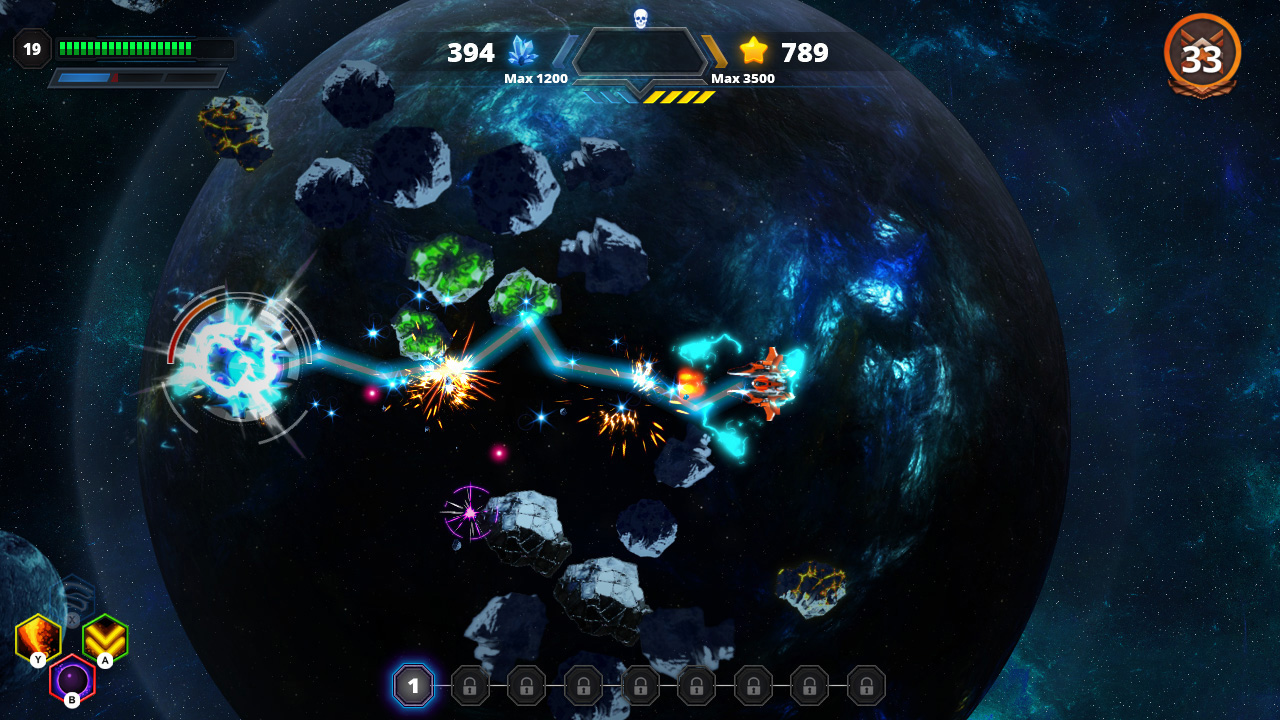
Task: Select the unlocked level 1 node
Action: pos(413,686)
